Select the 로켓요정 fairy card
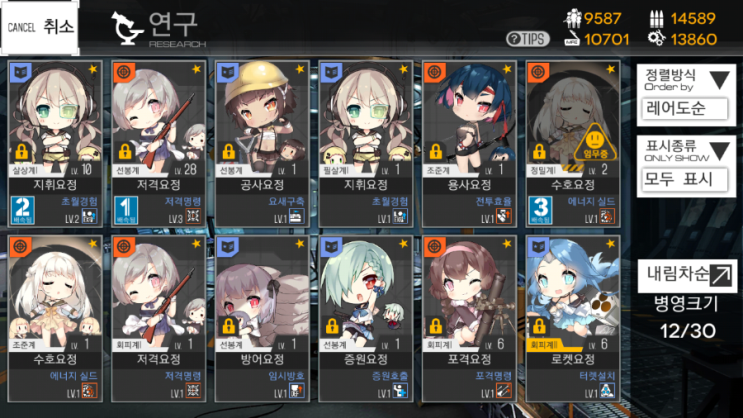The image size is (743, 418). click(572, 318)
